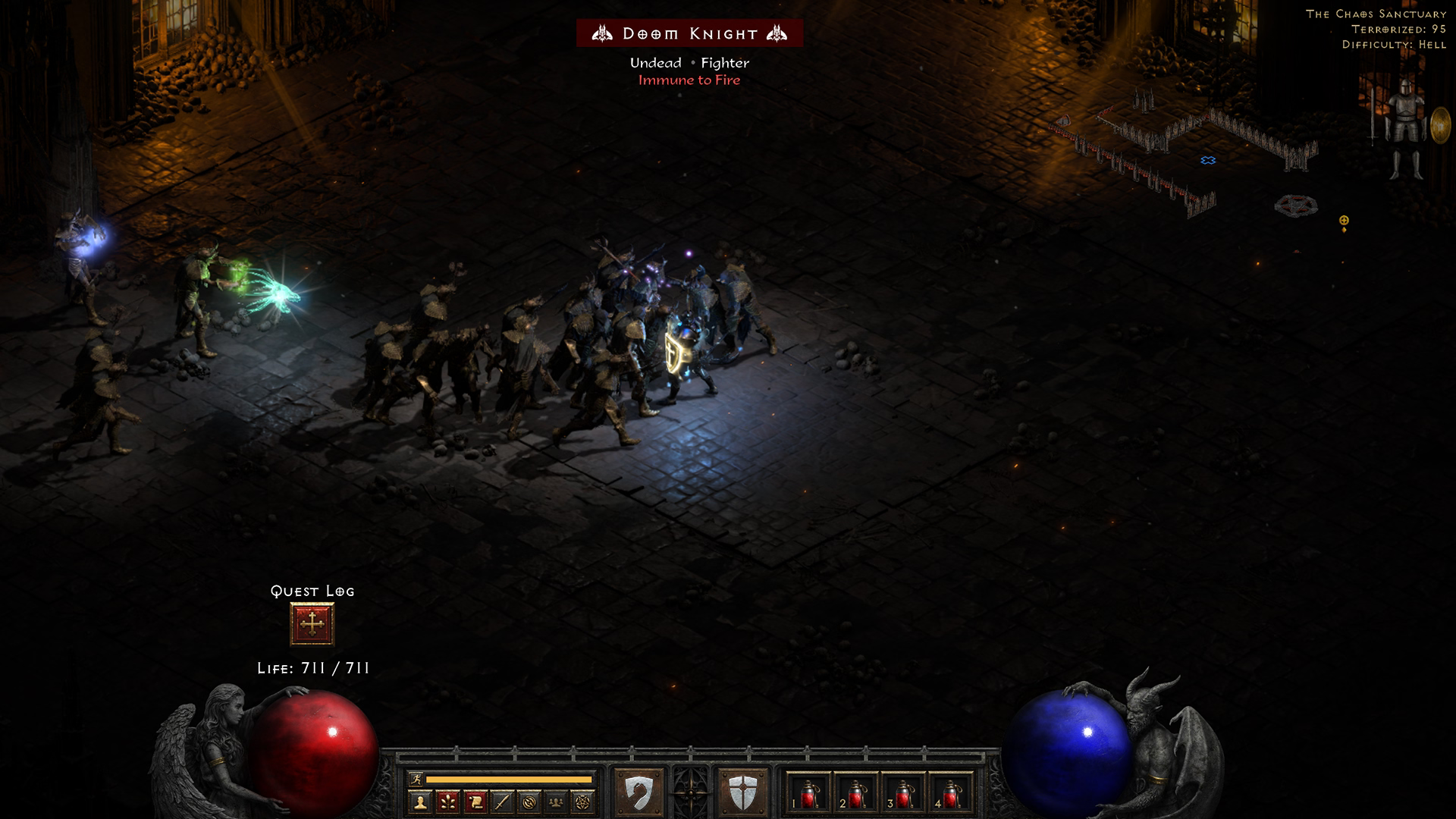Open the skill tree icon
This screenshot has height=819, width=1456.
(448, 802)
